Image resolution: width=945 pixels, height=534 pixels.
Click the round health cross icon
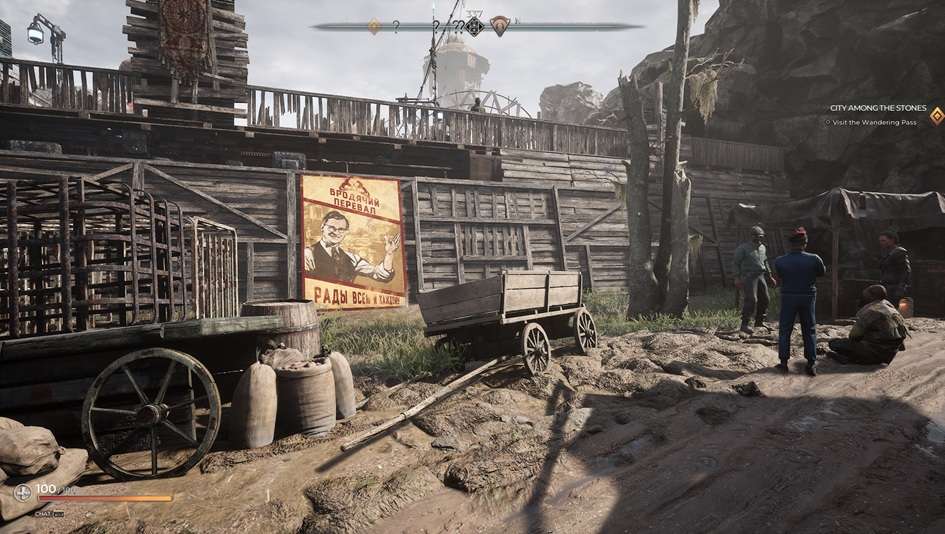pyautogui.click(x=22, y=492)
